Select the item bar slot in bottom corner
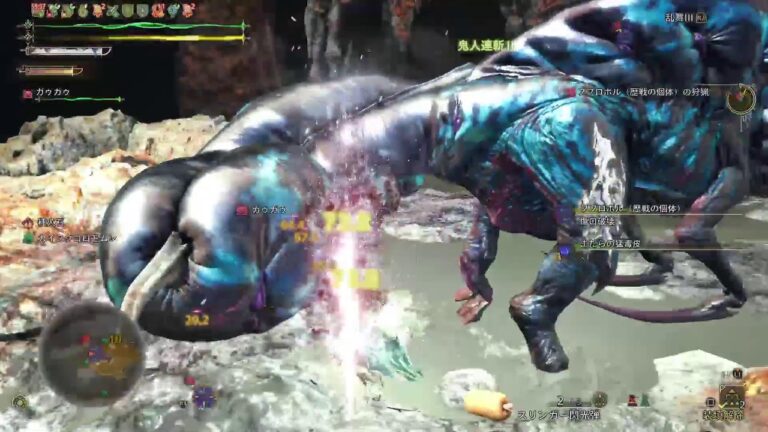 click(x=732, y=396)
